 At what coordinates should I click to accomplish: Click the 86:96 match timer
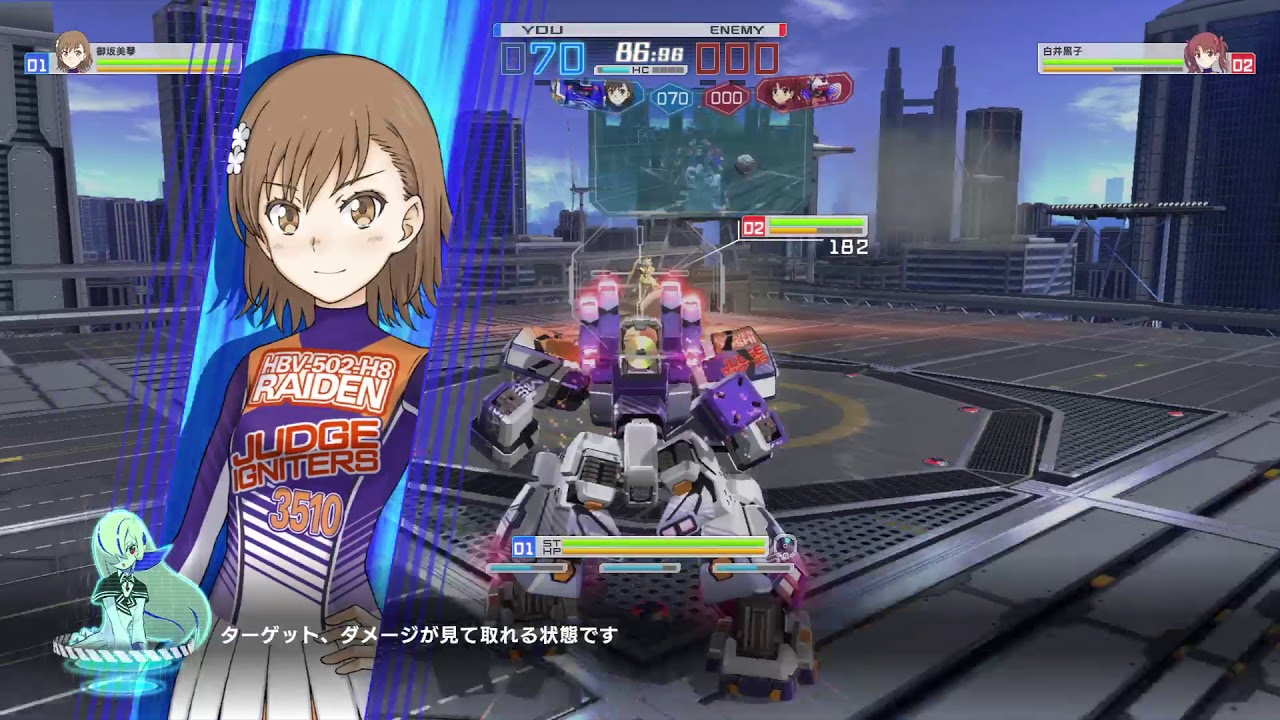pyautogui.click(x=651, y=50)
